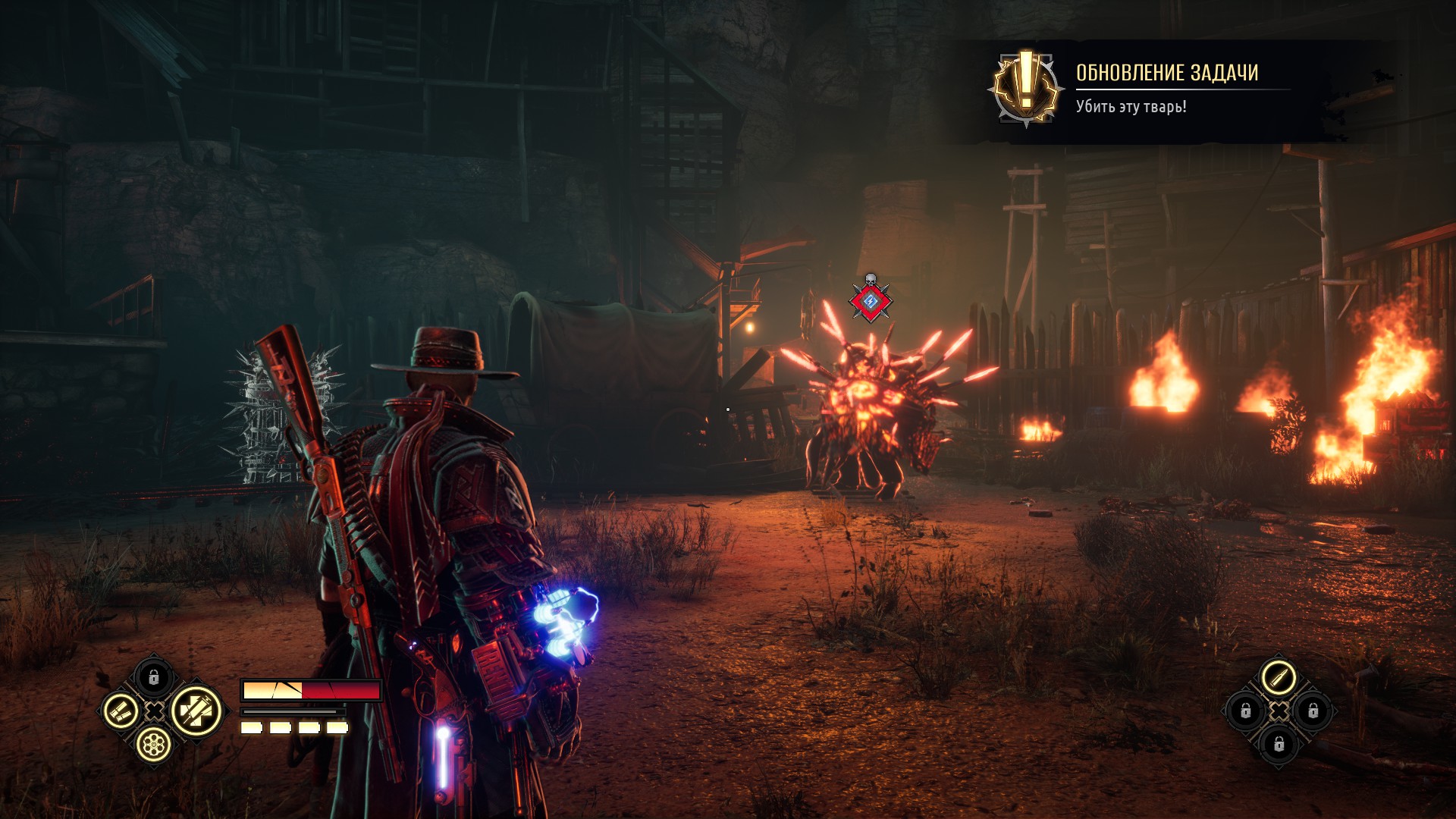The height and width of the screenshot is (819, 1456).
Task: Select the healing syringe ability icon
Action: (x=196, y=711)
